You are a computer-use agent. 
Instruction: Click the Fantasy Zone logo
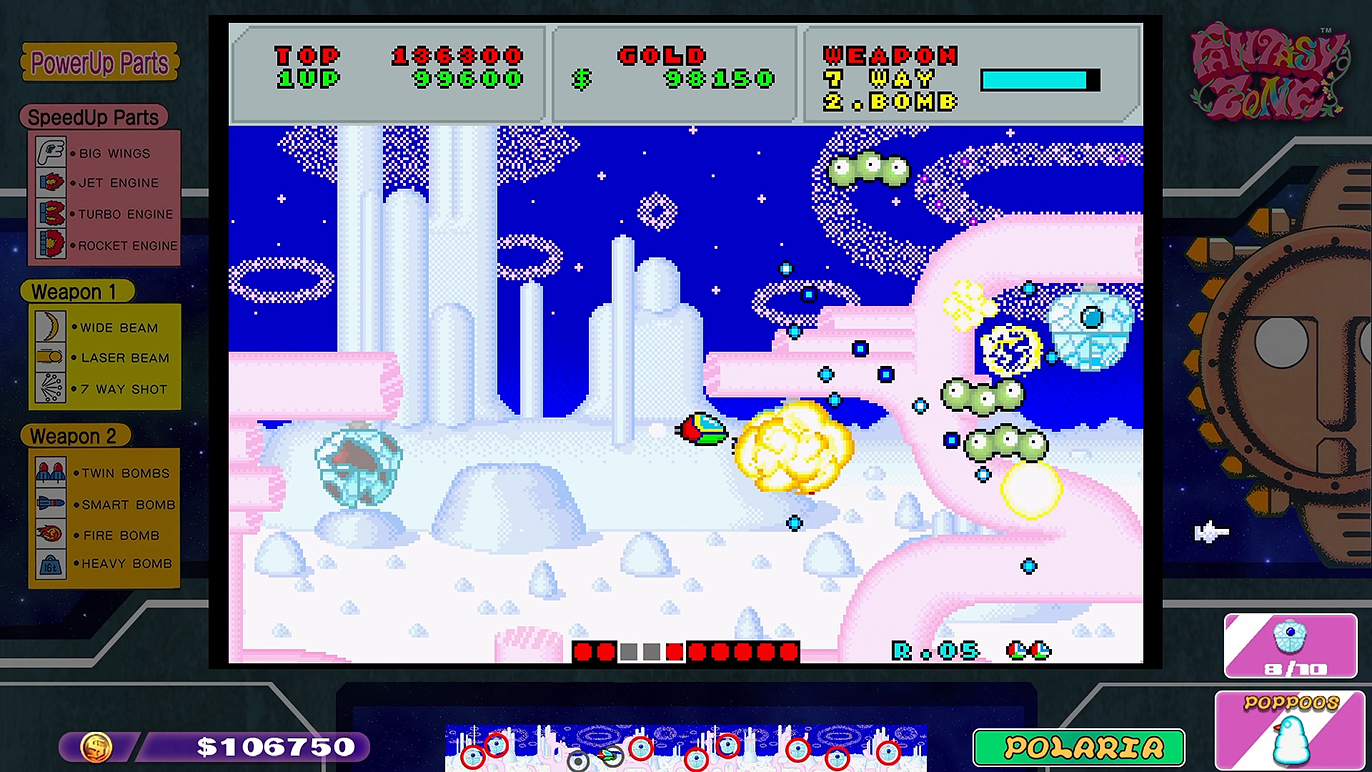pos(1269,73)
